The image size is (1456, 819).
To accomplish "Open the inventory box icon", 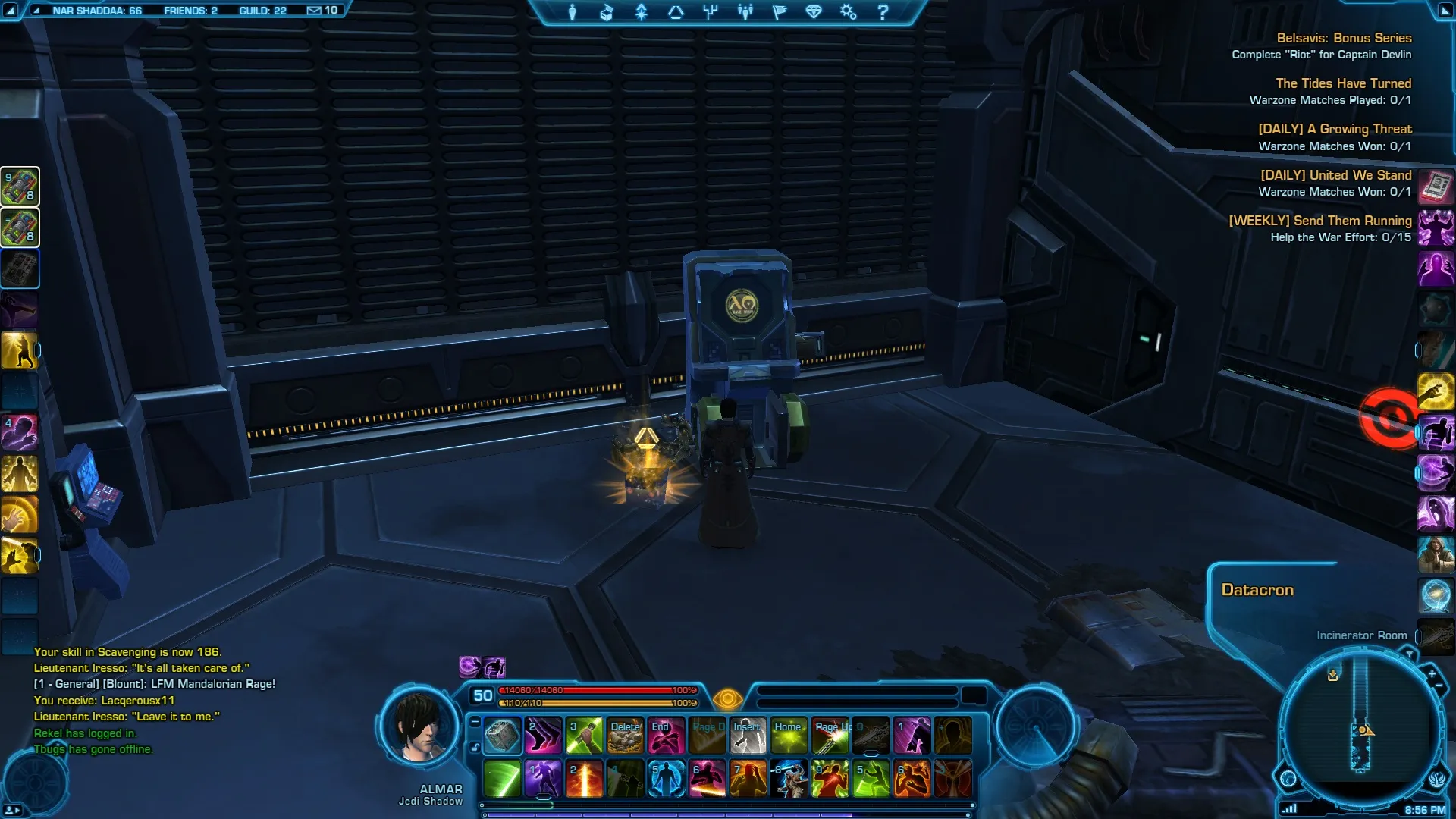I will 606,12.
